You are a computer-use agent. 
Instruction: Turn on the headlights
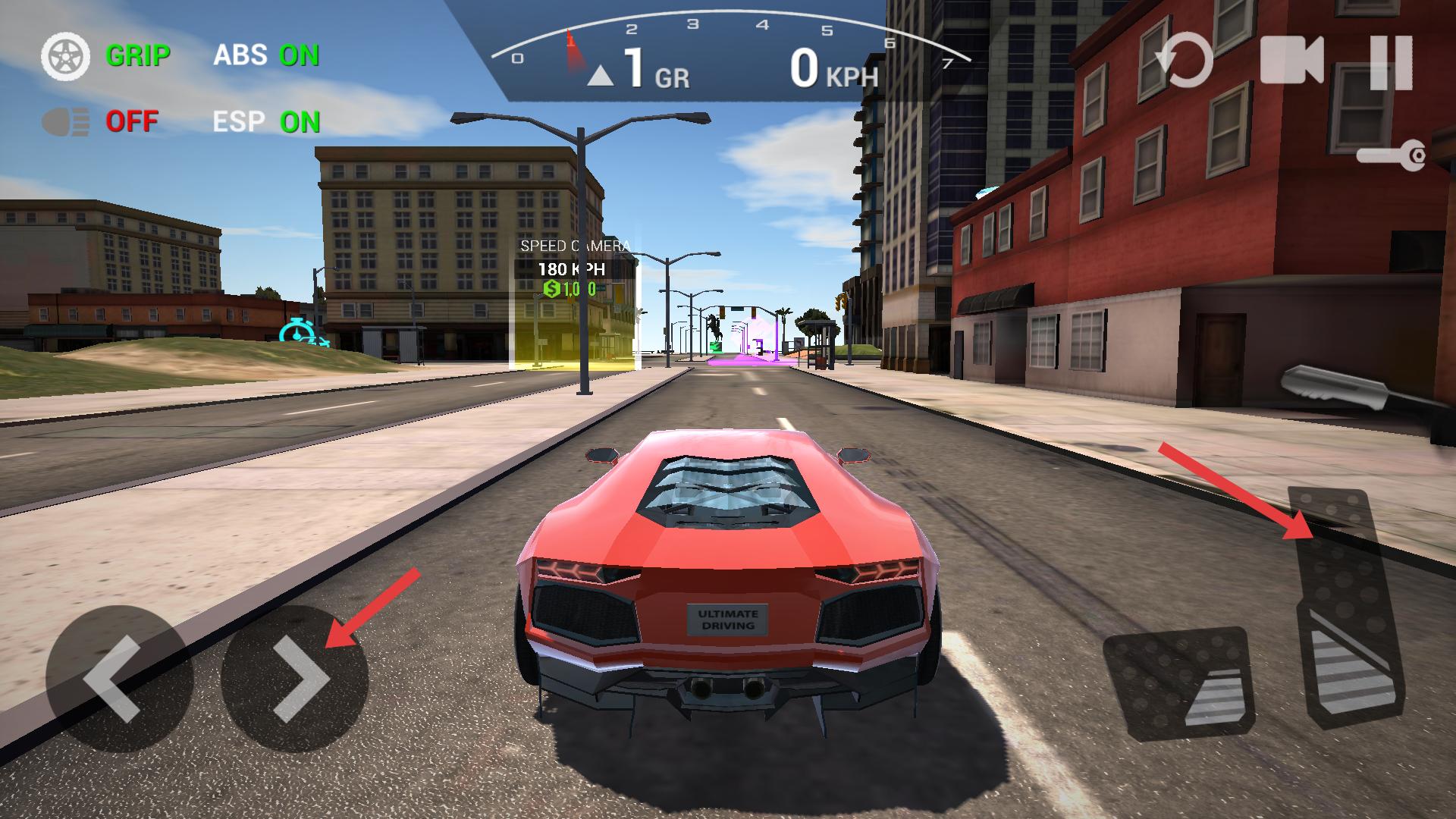100,121
